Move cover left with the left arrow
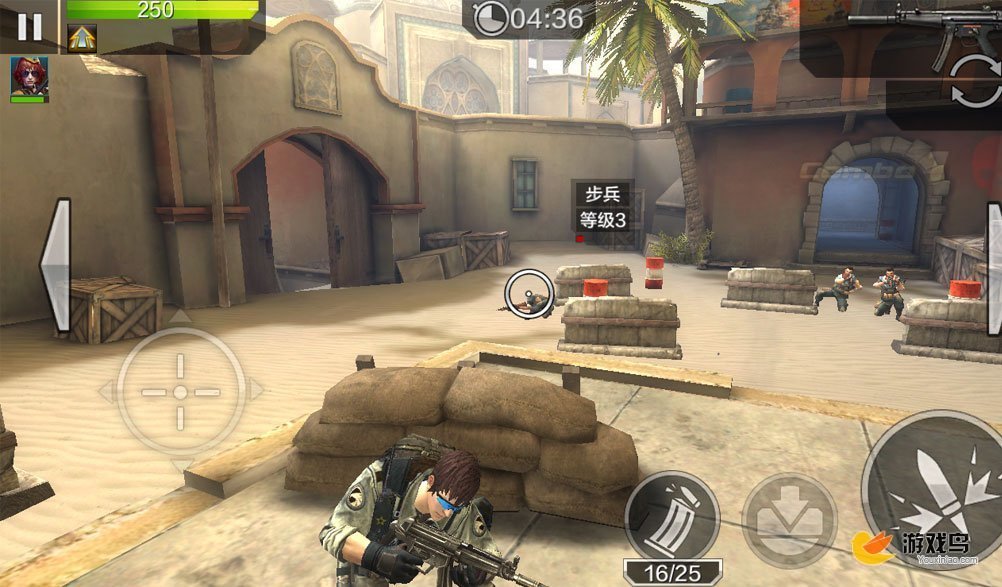The width and height of the screenshot is (1002, 587). (x=56, y=266)
